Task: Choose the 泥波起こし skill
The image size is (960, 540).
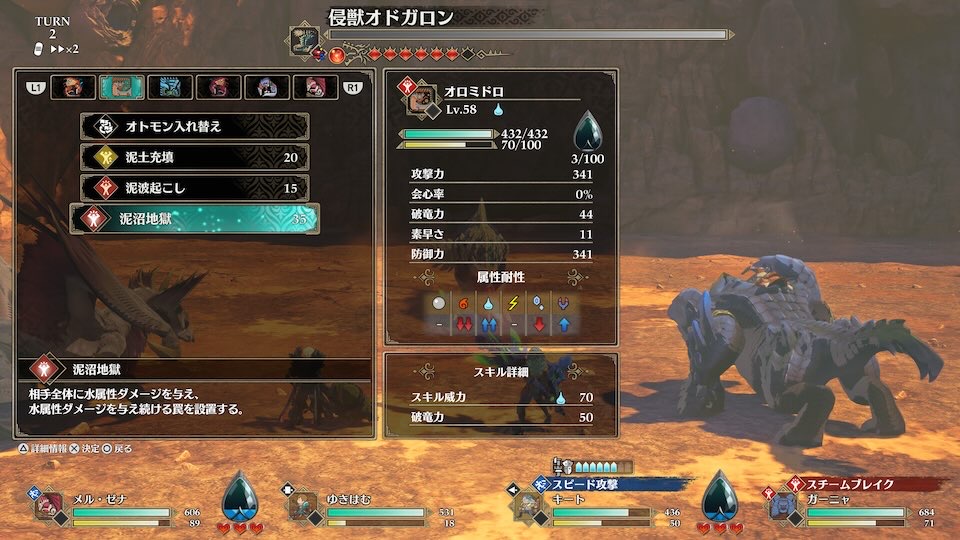Action: pyautogui.click(x=194, y=188)
